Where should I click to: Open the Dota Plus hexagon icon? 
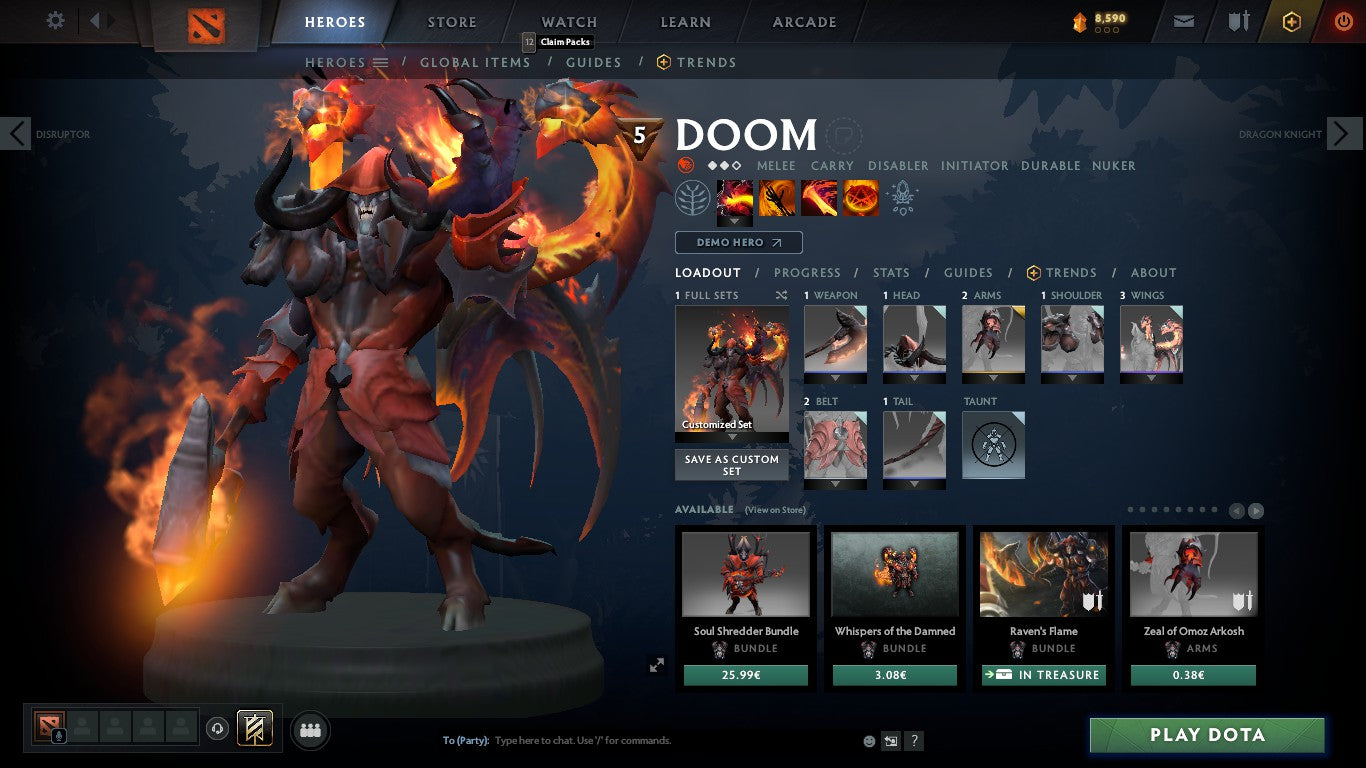click(x=1290, y=19)
